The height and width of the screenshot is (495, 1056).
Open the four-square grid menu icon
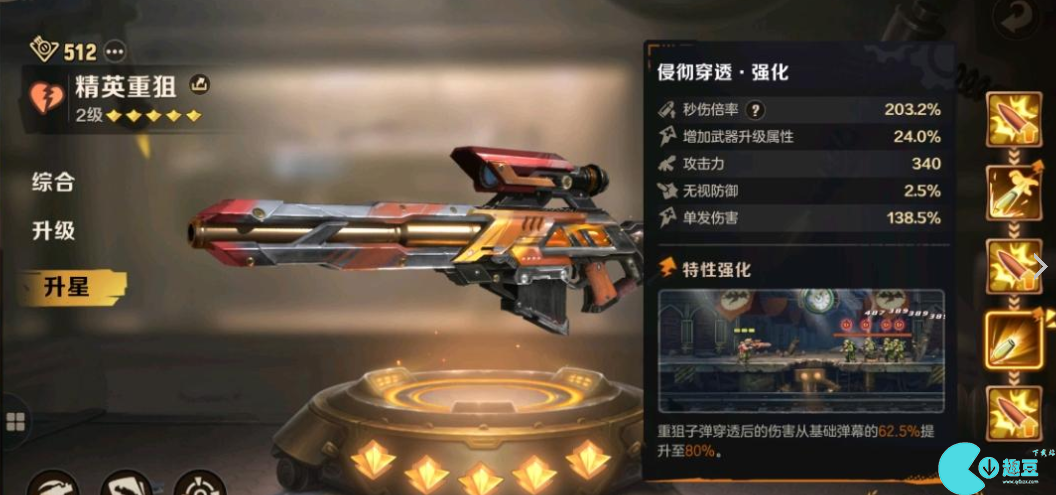pyautogui.click(x=14, y=421)
